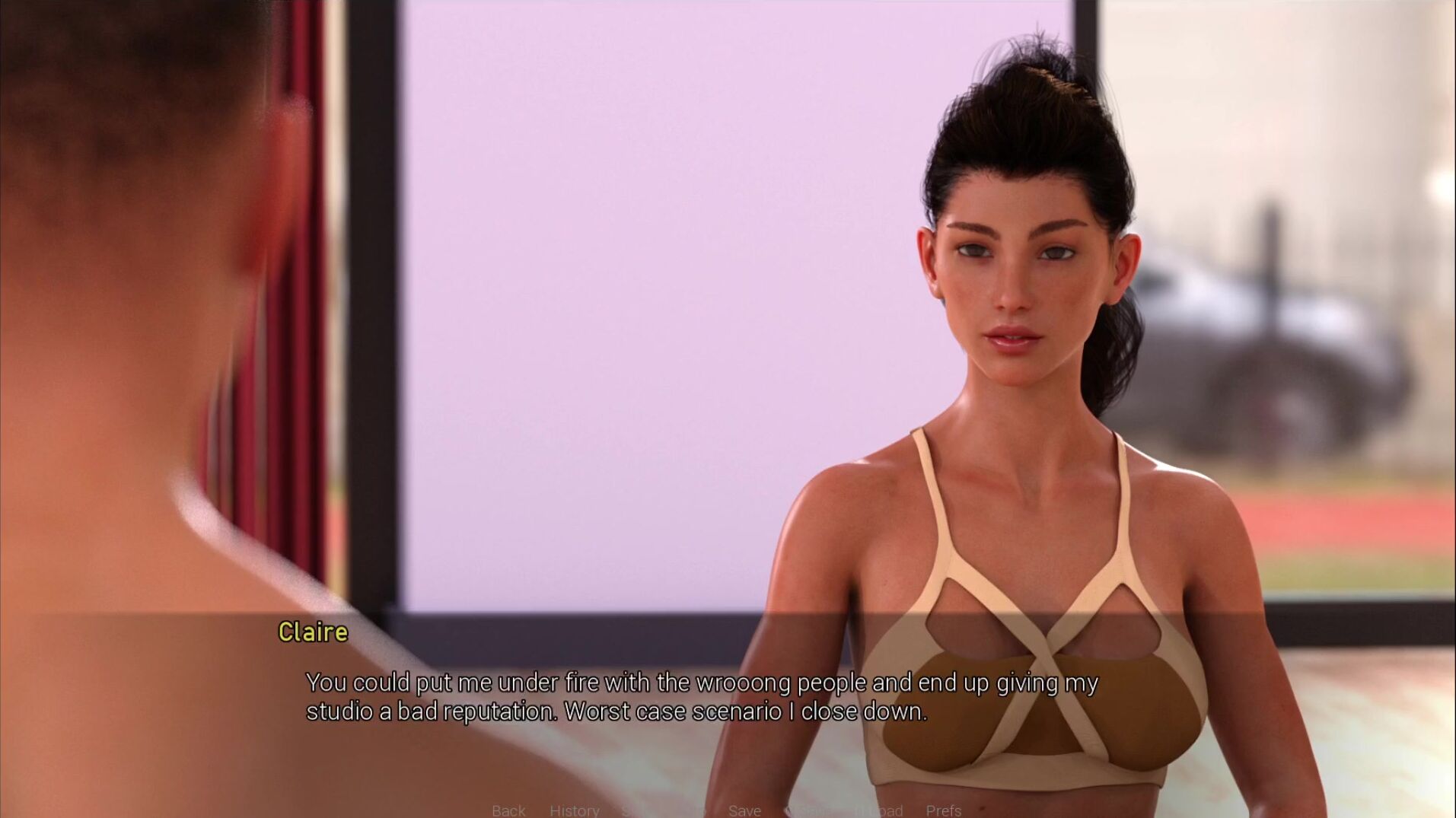Viewport: 1456px width, 818px height.
Task: Open the dialogue History log
Action: (574, 810)
